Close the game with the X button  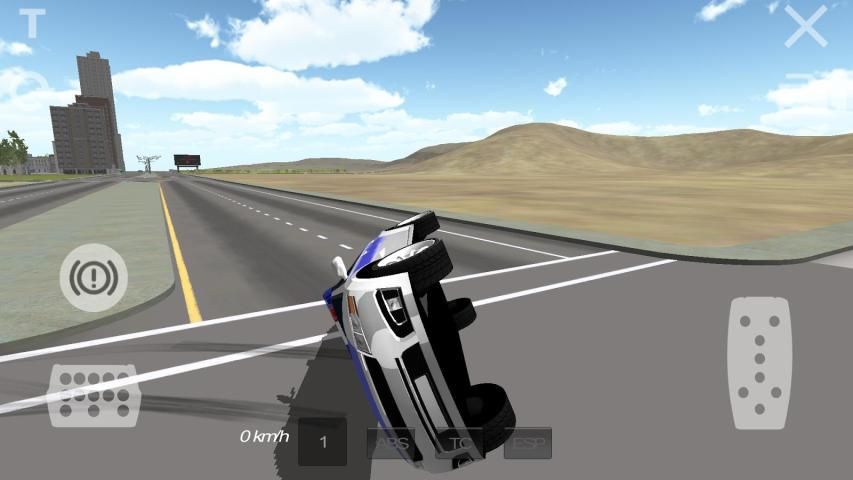click(x=805, y=27)
